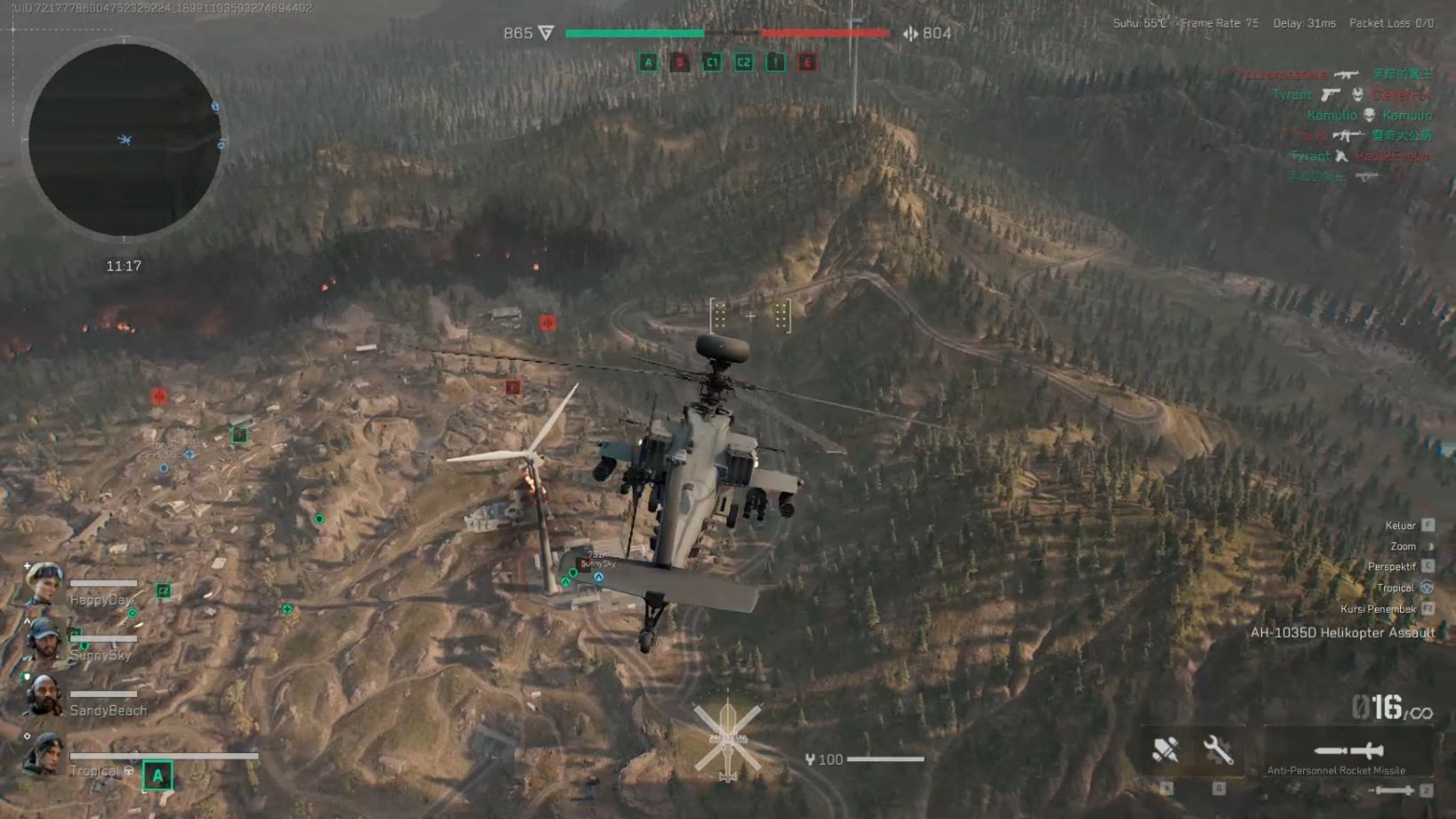Select SandyBeach's squad portrait
Viewport: 1456px width, 819px height.
point(43,695)
